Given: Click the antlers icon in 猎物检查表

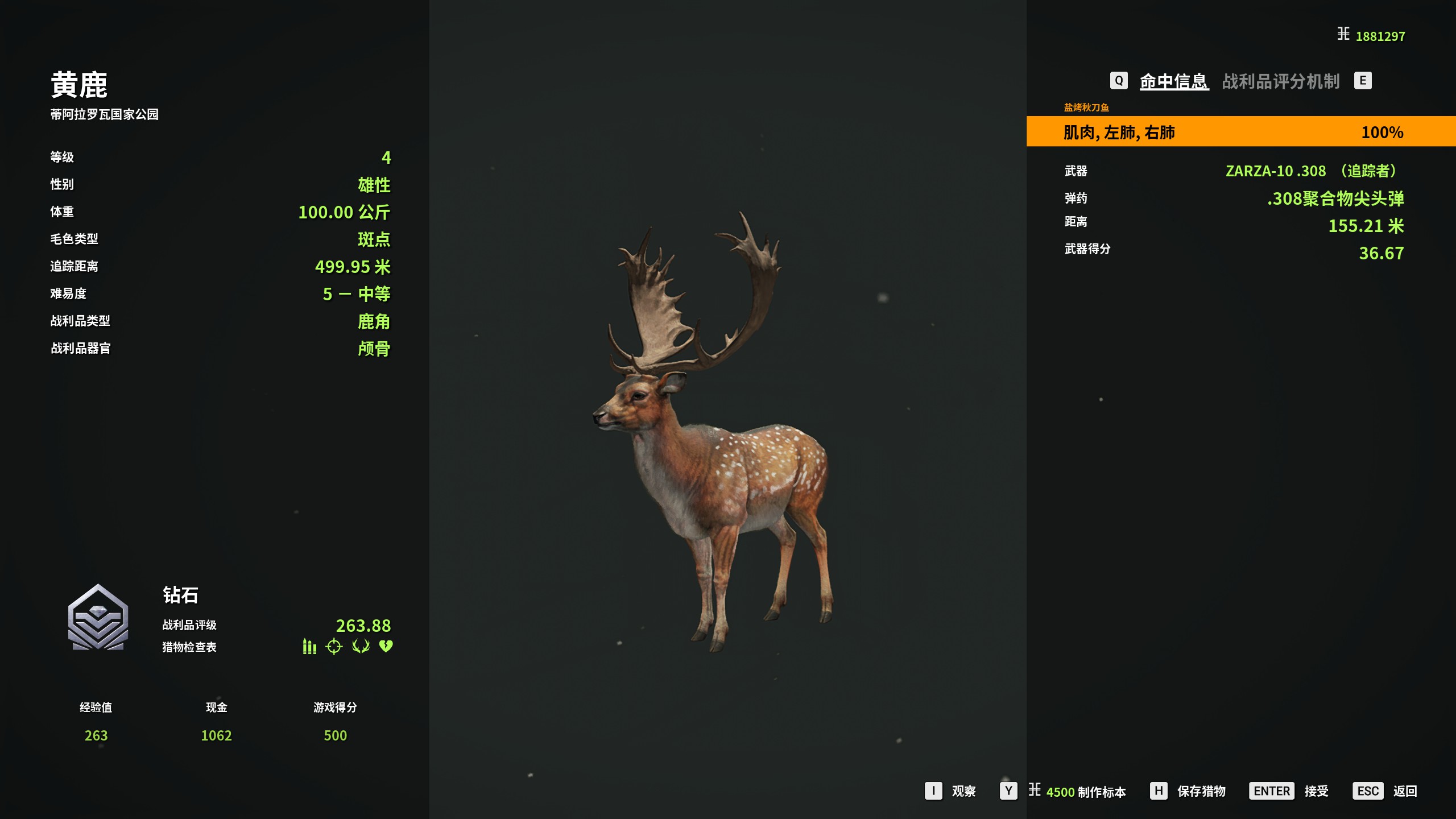Looking at the screenshot, I should click(x=361, y=647).
